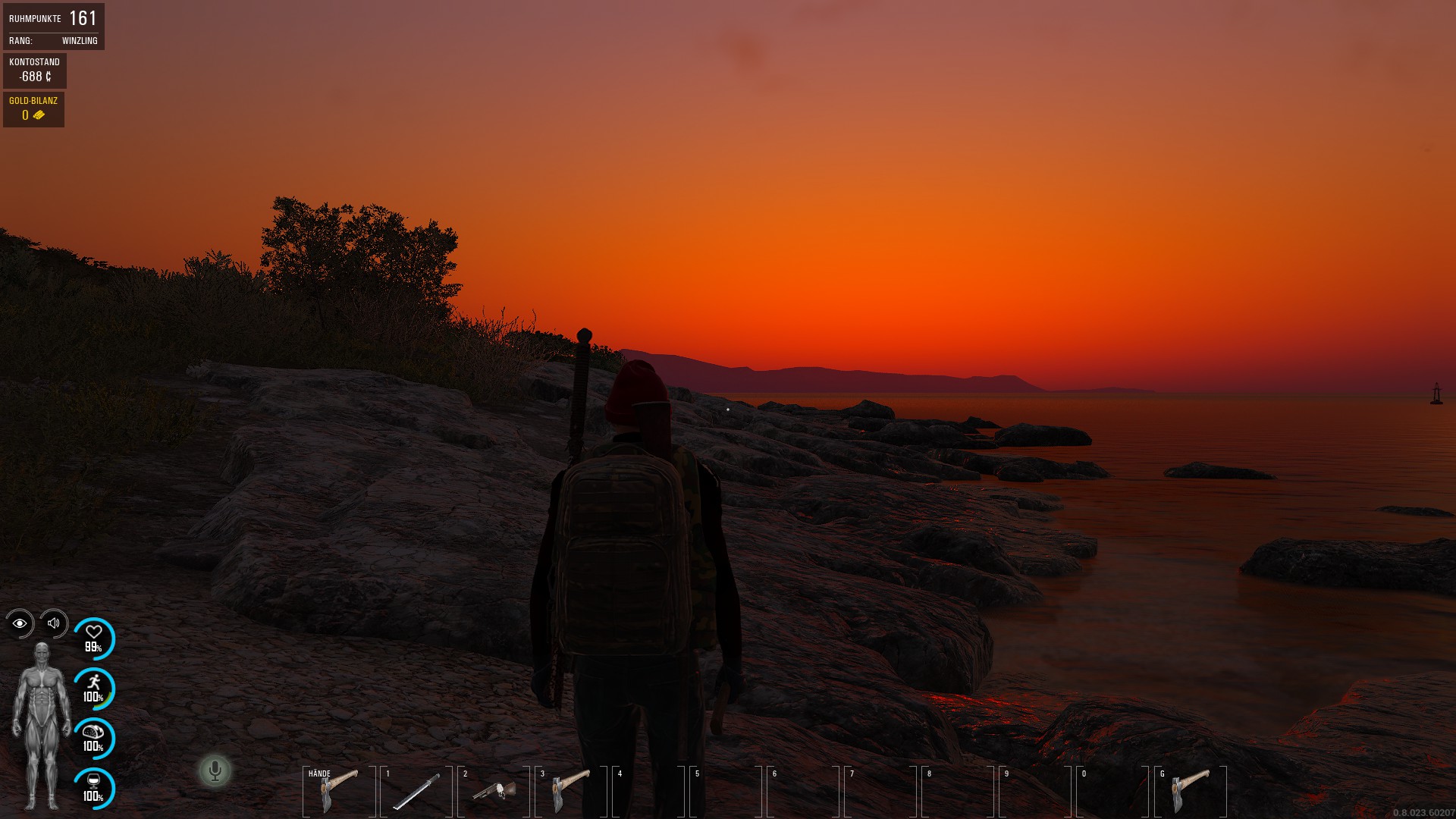This screenshot has width=1456, height=819.
Task: Click the eye visibility indicator icon
Action: point(20,623)
